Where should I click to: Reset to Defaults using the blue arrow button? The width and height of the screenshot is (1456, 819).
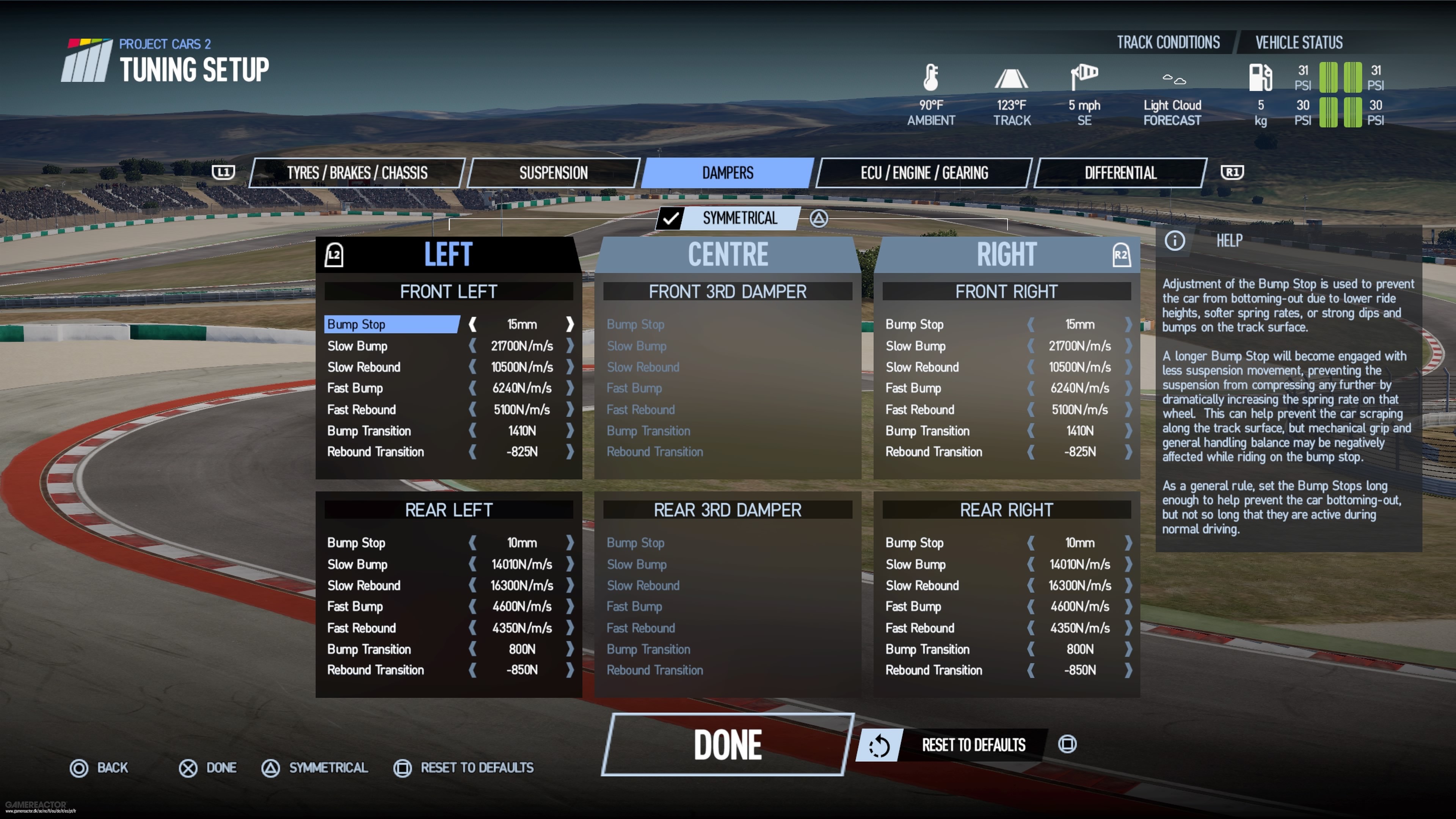(879, 745)
